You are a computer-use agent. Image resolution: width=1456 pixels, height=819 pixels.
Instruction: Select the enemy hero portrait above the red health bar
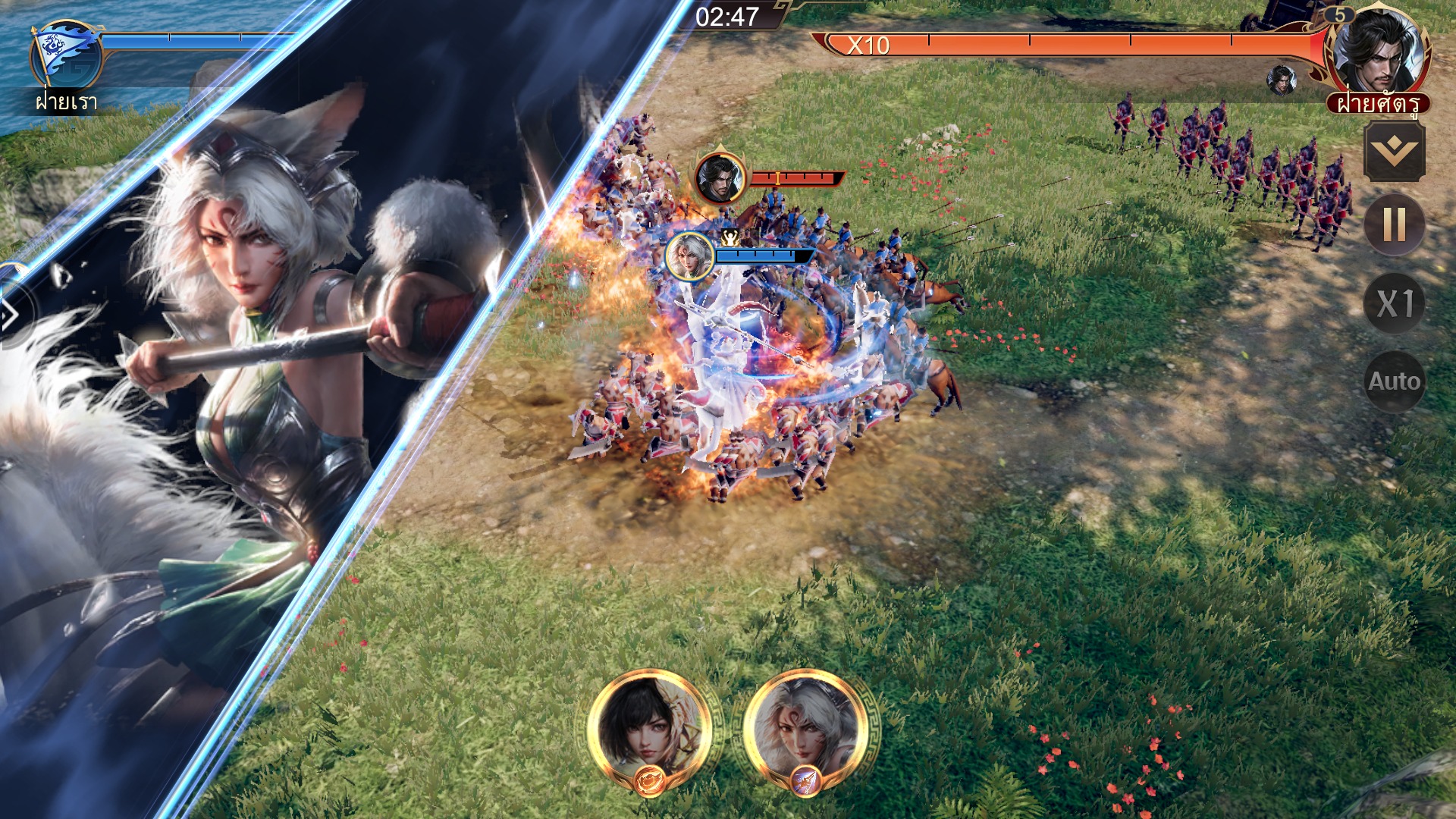coord(721,180)
